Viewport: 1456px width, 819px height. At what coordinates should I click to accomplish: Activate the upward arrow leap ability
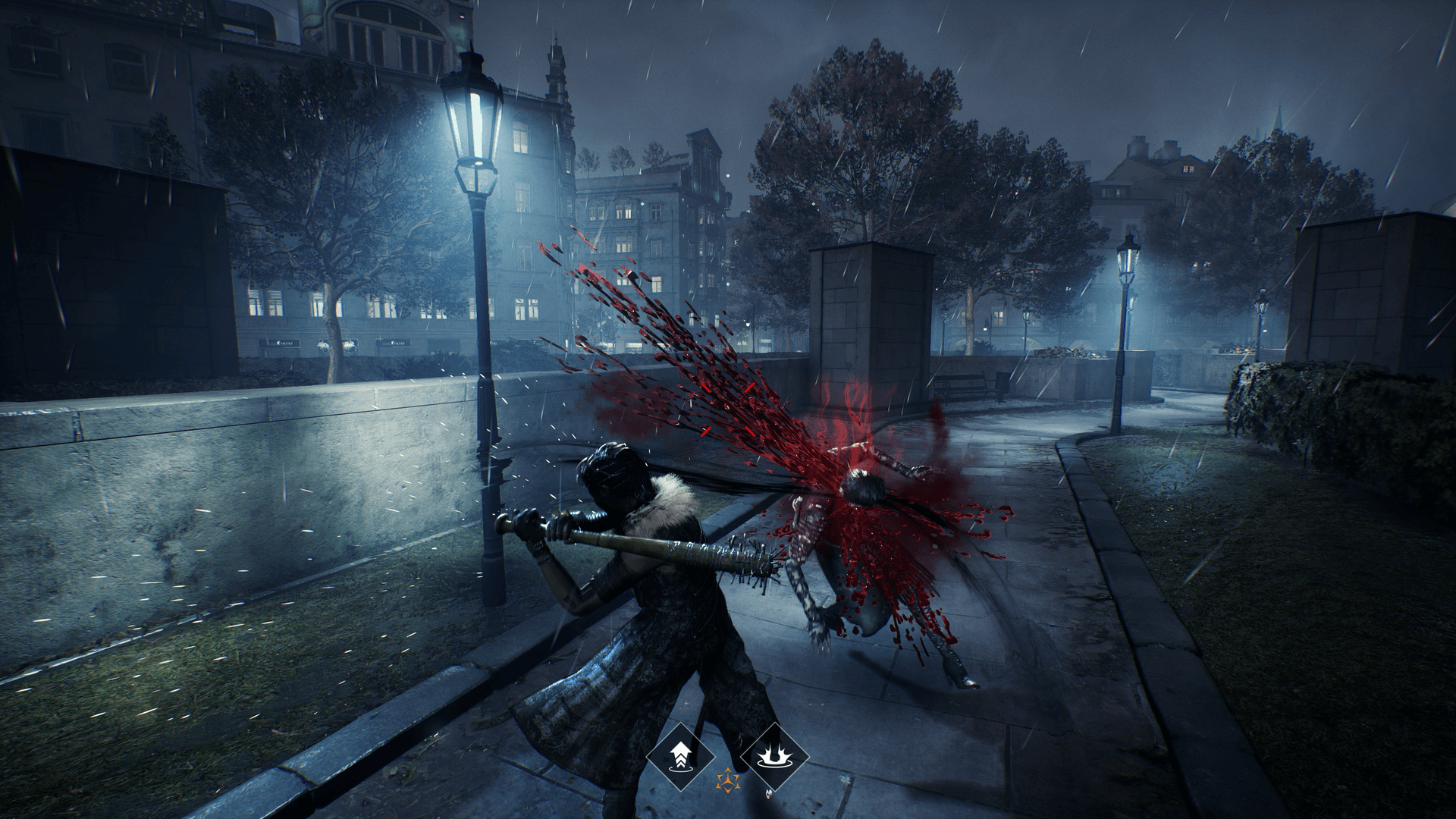(x=680, y=755)
